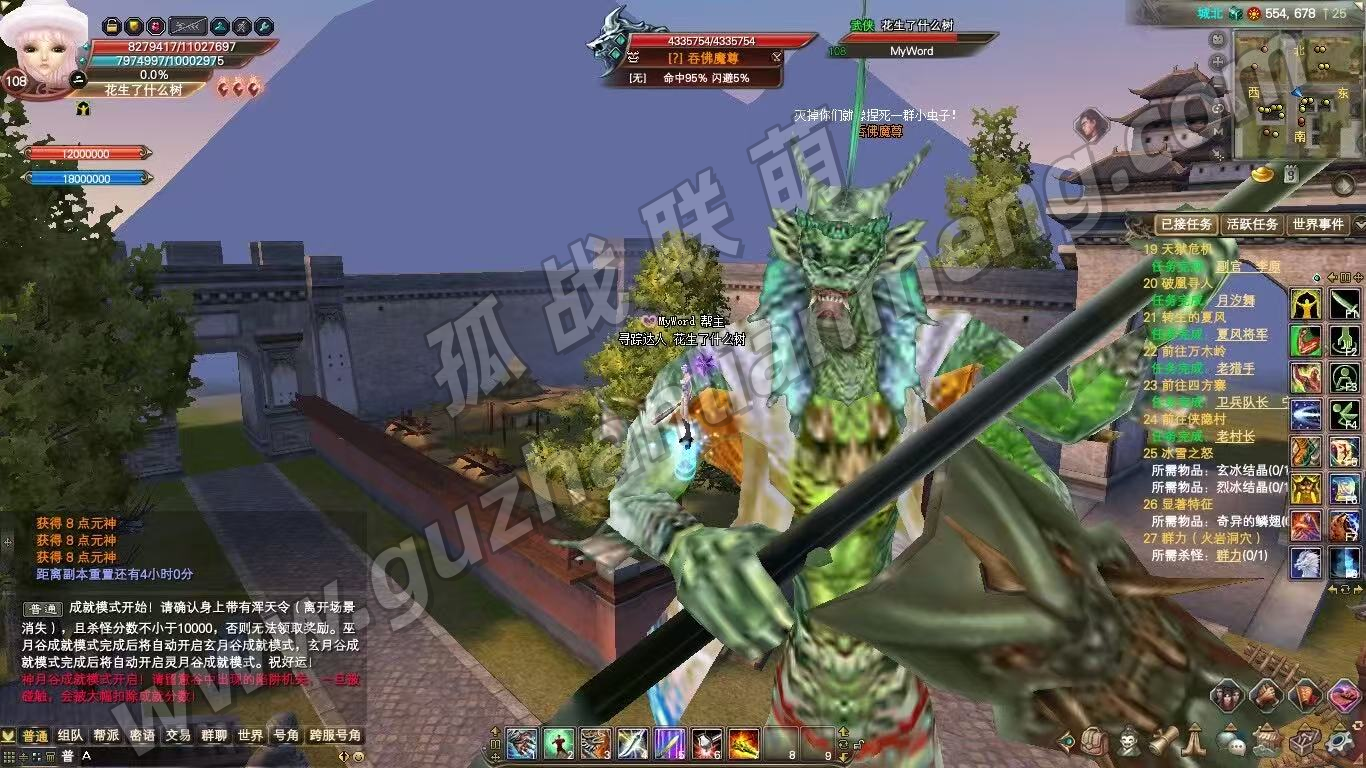1366x768 pixels.
Task: Select the 组队 chat channel tab
Action: pyautogui.click(x=70, y=736)
